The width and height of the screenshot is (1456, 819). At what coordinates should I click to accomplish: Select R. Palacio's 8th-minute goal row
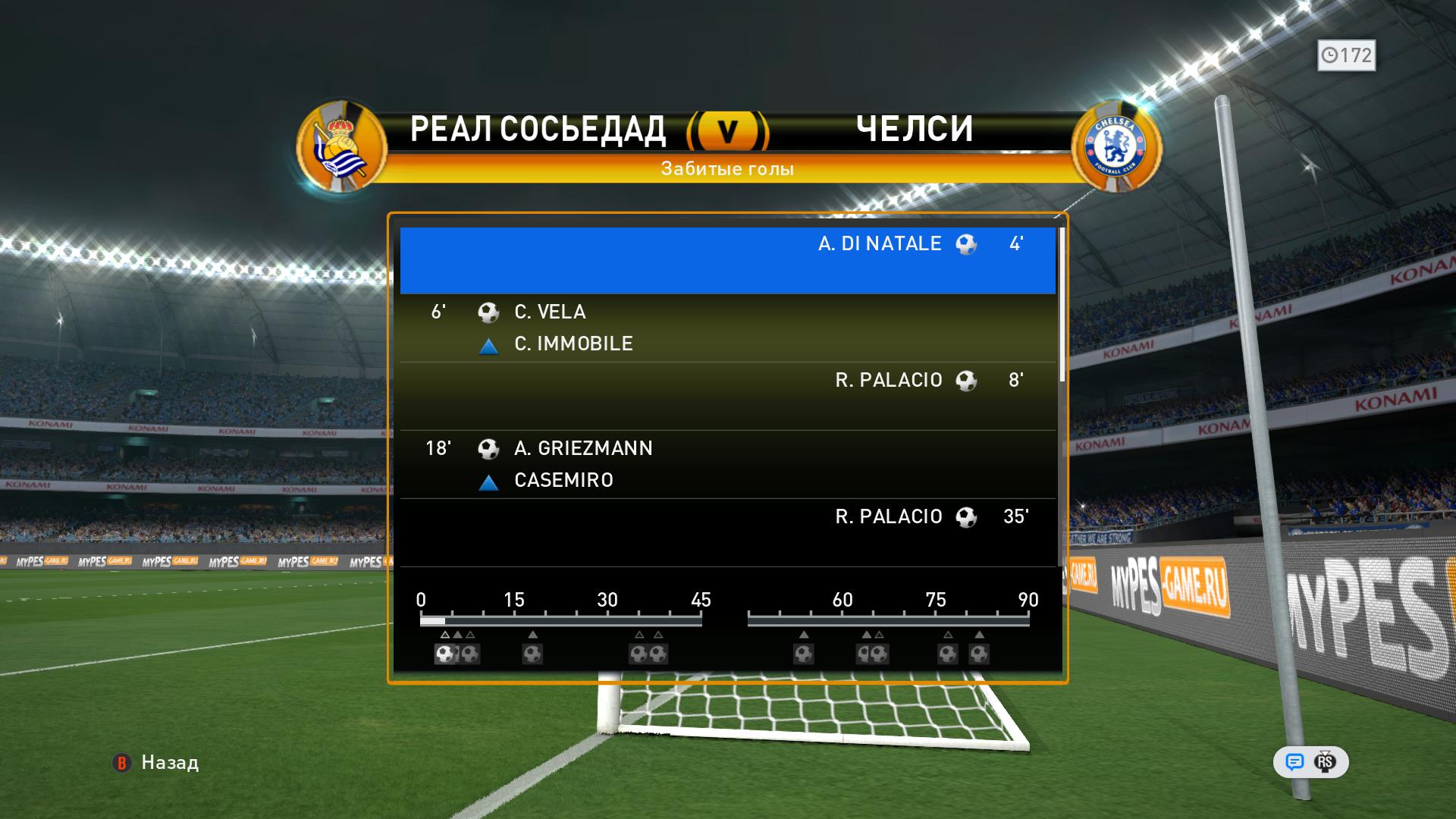[x=727, y=396]
